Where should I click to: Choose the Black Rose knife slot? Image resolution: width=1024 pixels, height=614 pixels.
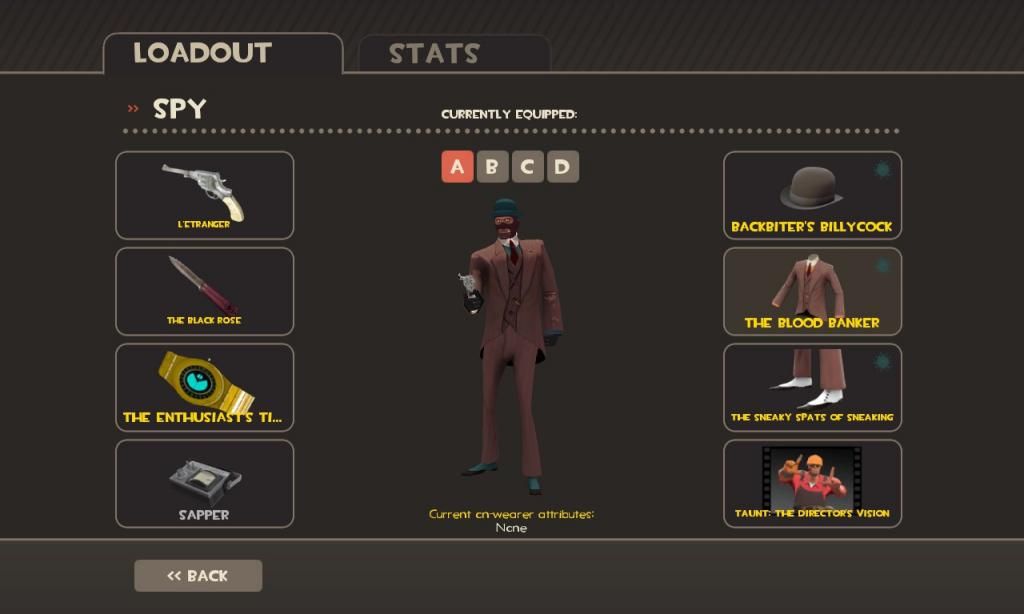pyautogui.click(x=205, y=291)
